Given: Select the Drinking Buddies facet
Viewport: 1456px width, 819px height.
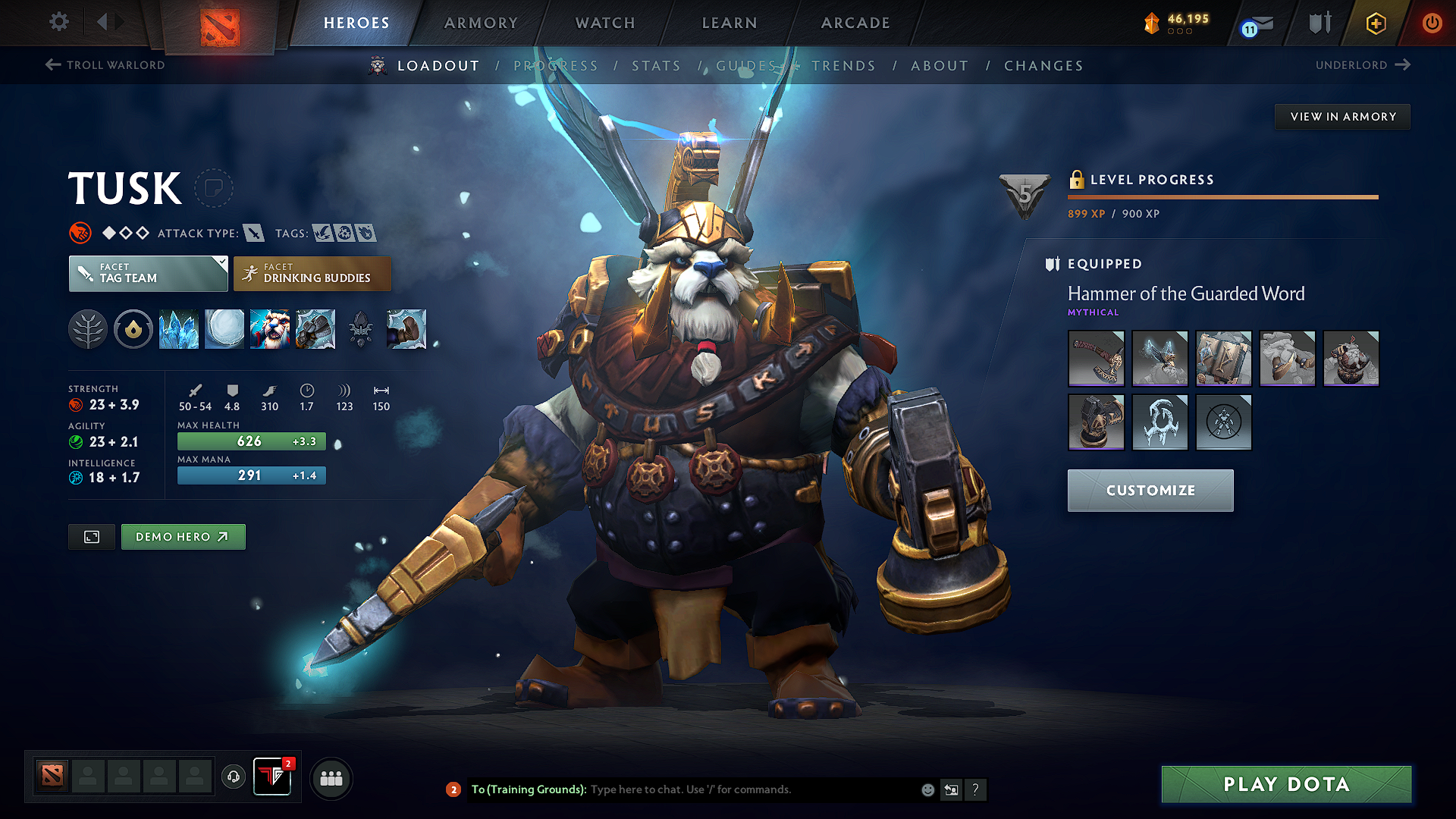Looking at the screenshot, I should (x=312, y=273).
